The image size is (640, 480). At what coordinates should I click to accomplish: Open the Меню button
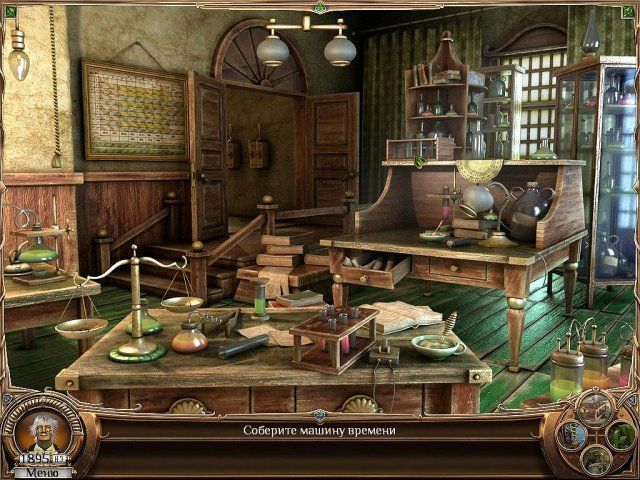coord(42,472)
